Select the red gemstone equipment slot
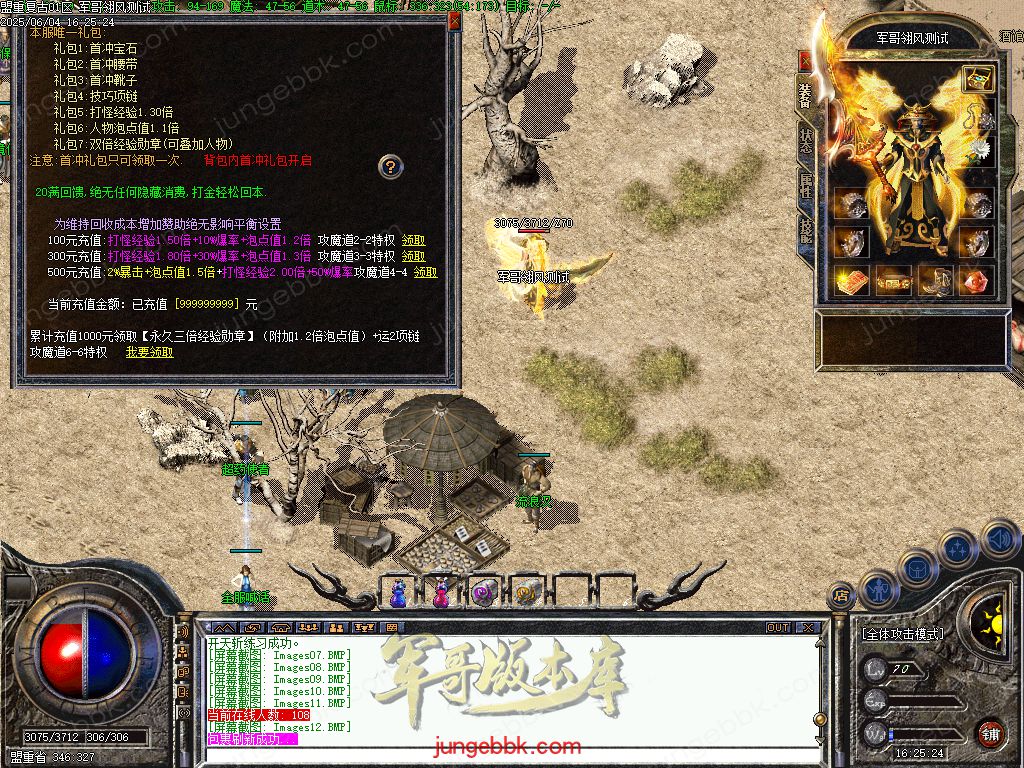The width and height of the screenshot is (1024, 768). (x=977, y=281)
